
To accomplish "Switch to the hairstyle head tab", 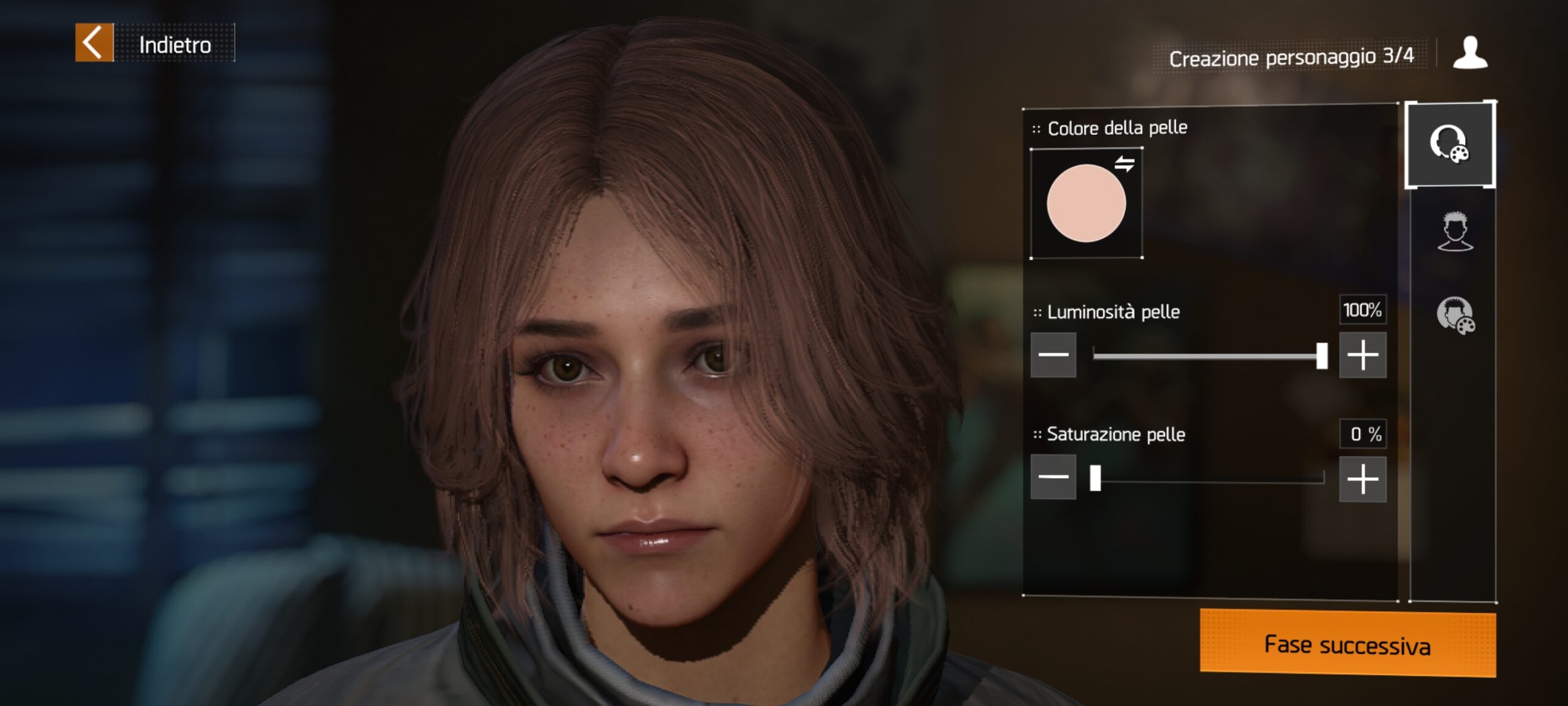I will pos(1455,232).
